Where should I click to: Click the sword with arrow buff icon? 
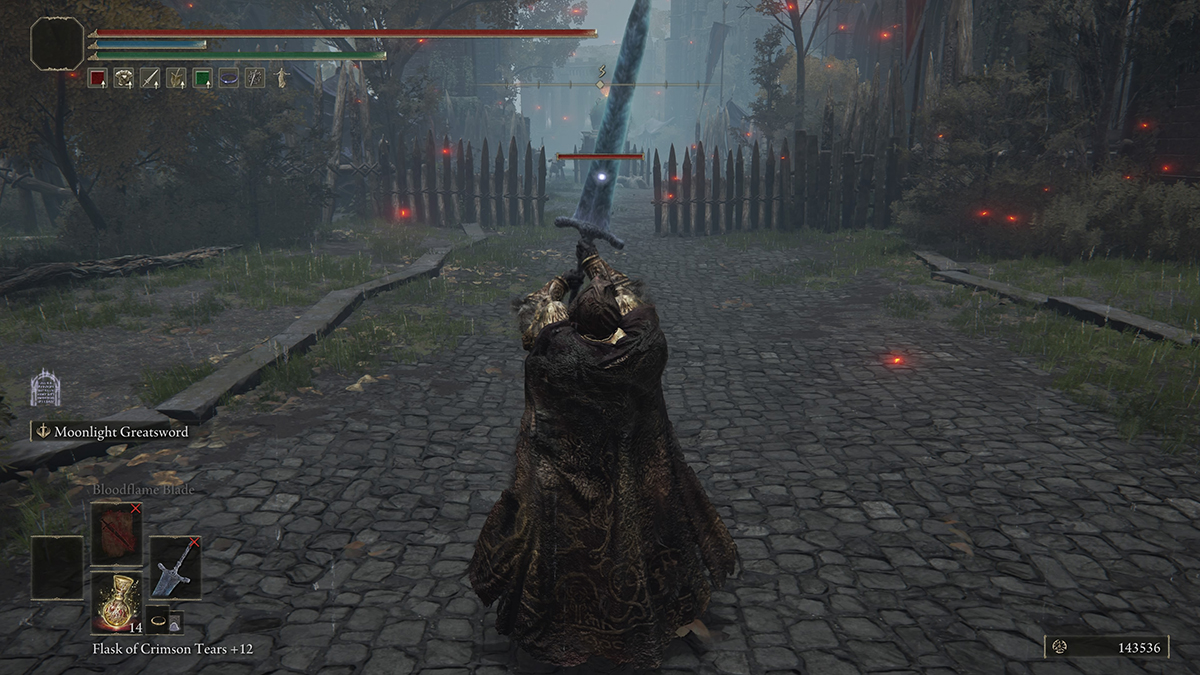[x=150, y=77]
